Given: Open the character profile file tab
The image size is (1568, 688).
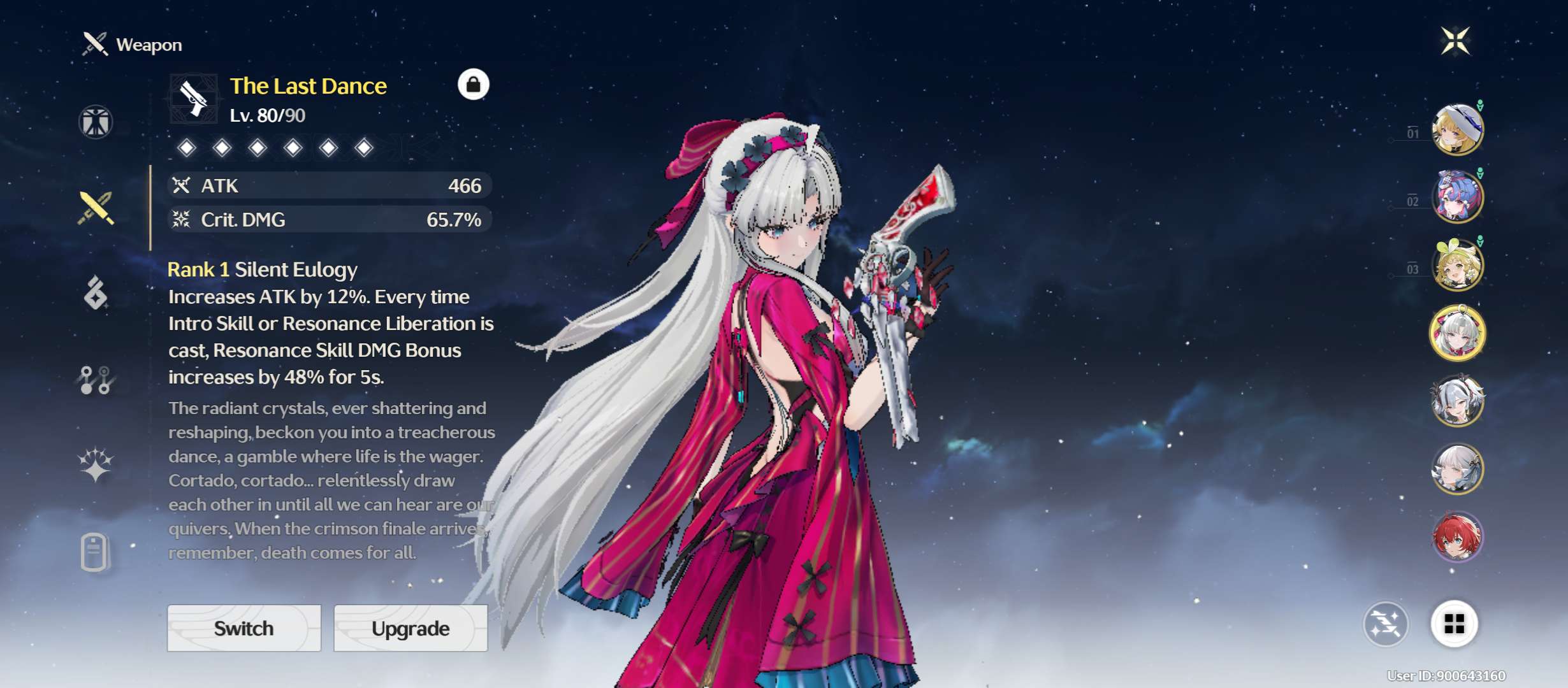Looking at the screenshot, I should tap(94, 552).
